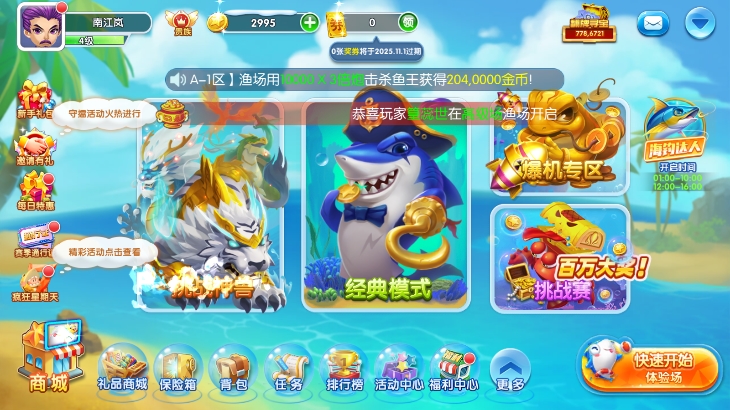
Task: Open the 保险箱 safe box
Action: point(179,365)
